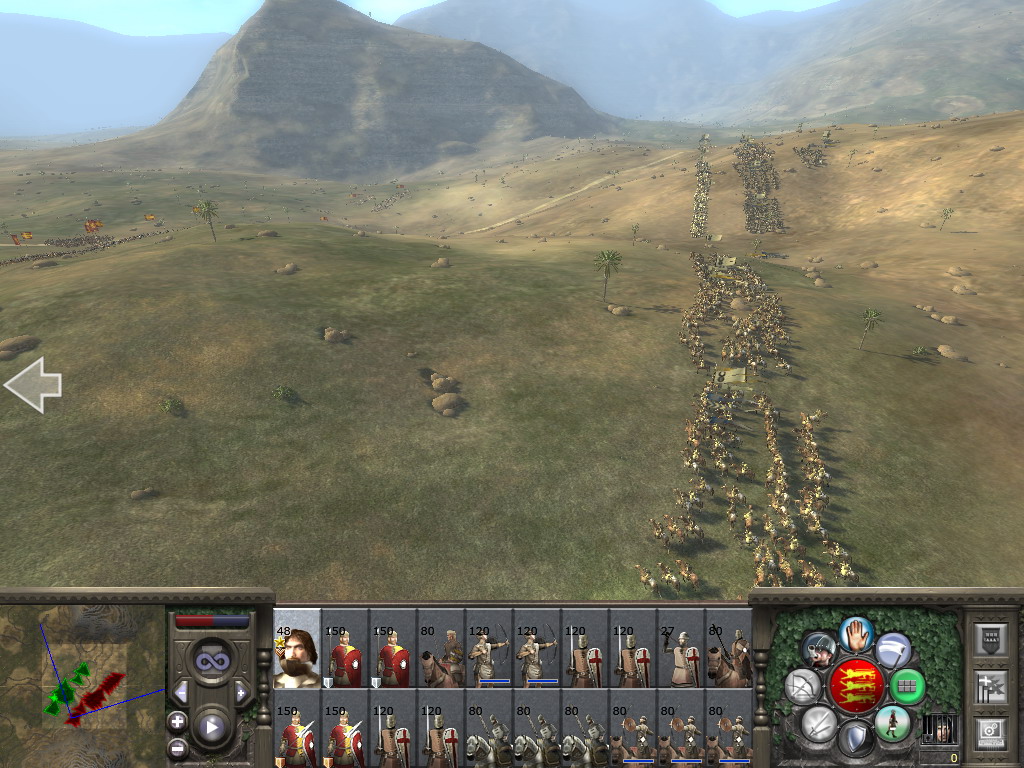Zoom in the minimap with plus button

[x=178, y=721]
